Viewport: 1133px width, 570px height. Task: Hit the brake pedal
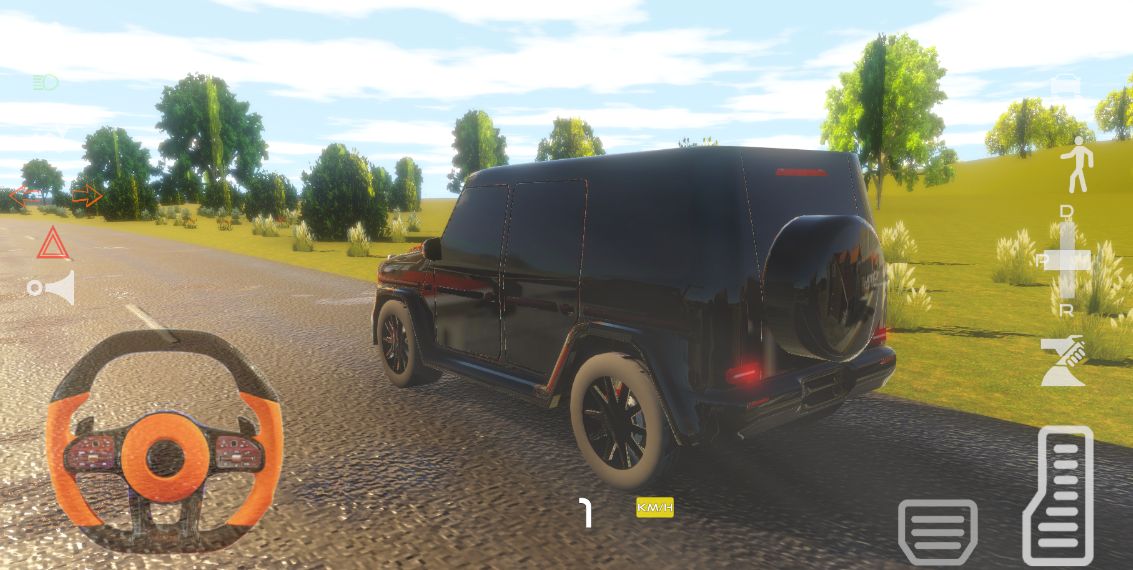(937, 531)
